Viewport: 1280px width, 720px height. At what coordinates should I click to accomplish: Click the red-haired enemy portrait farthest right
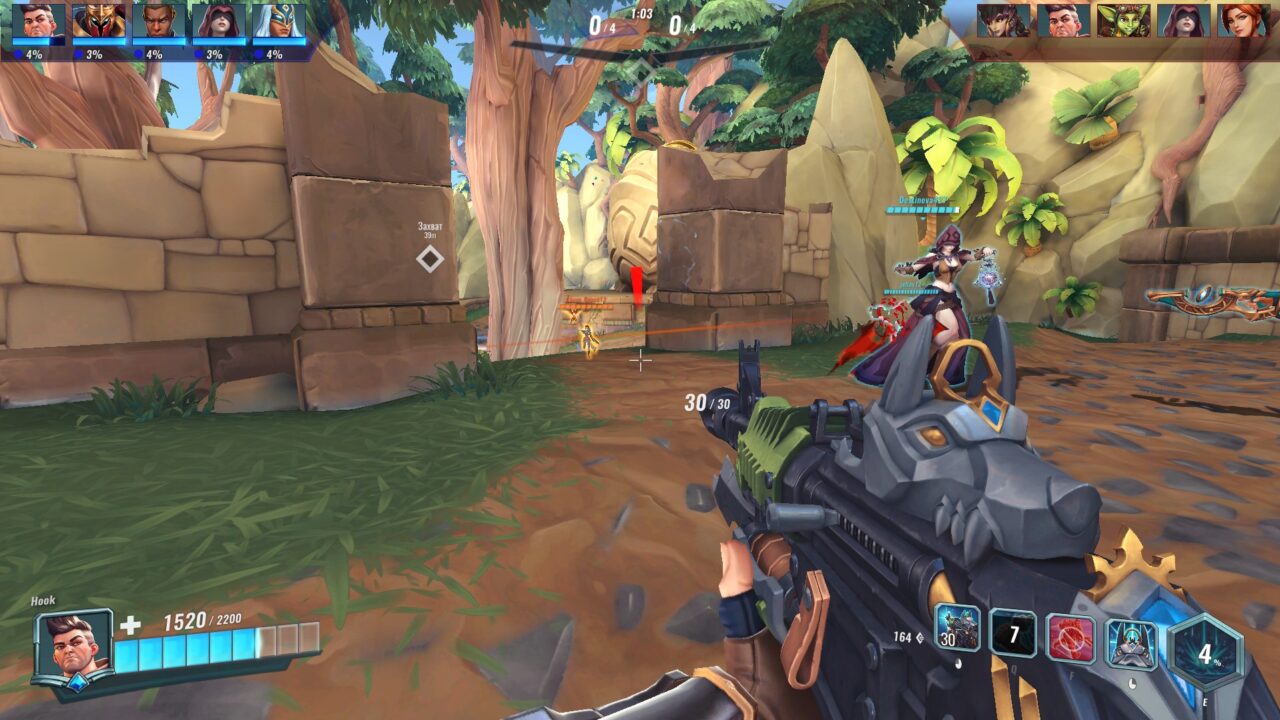point(1245,20)
